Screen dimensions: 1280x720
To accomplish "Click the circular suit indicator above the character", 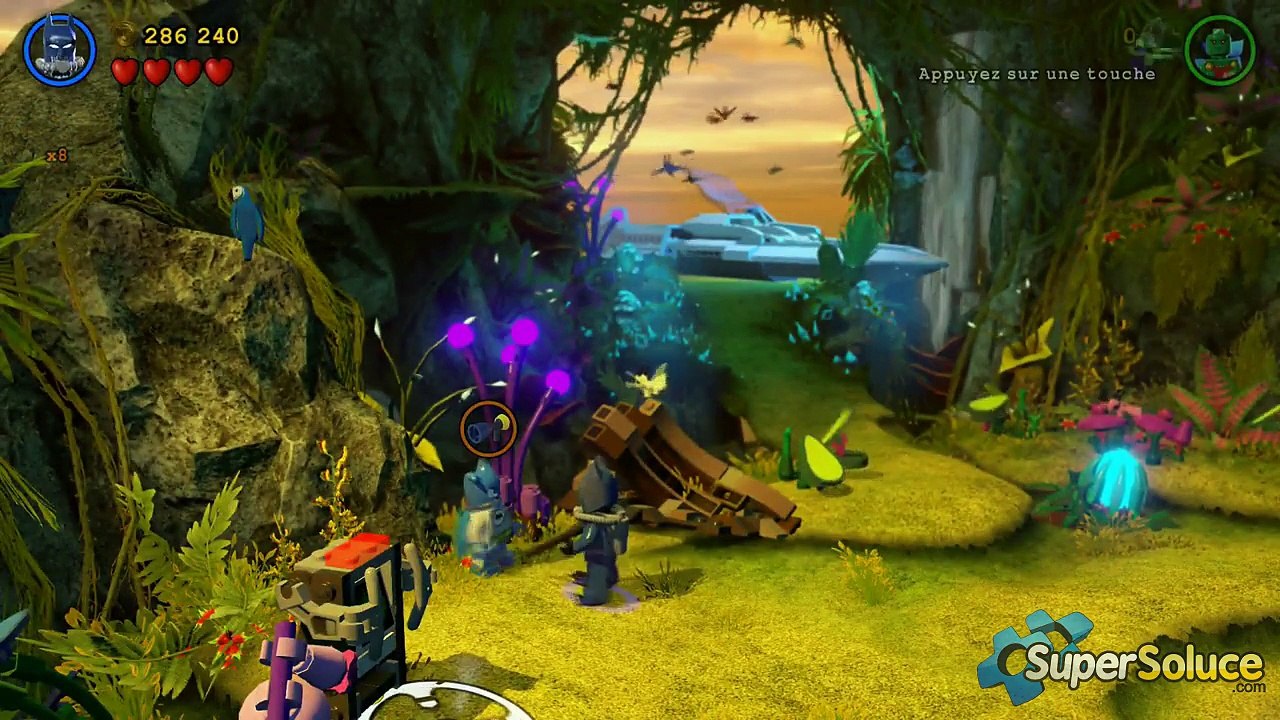I will tap(488, 429).
